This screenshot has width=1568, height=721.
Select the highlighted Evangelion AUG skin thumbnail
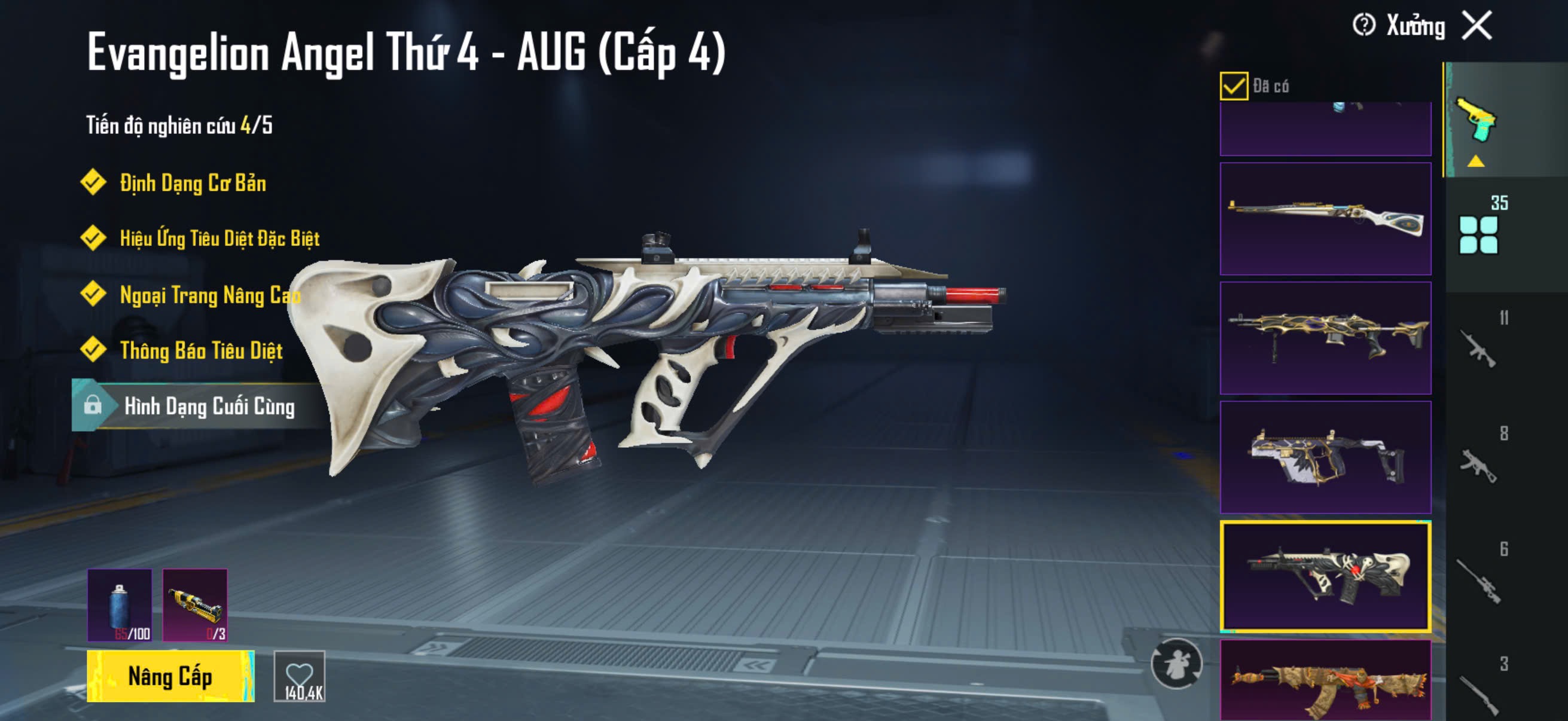pyautogui.click(x=1325, y=576)
